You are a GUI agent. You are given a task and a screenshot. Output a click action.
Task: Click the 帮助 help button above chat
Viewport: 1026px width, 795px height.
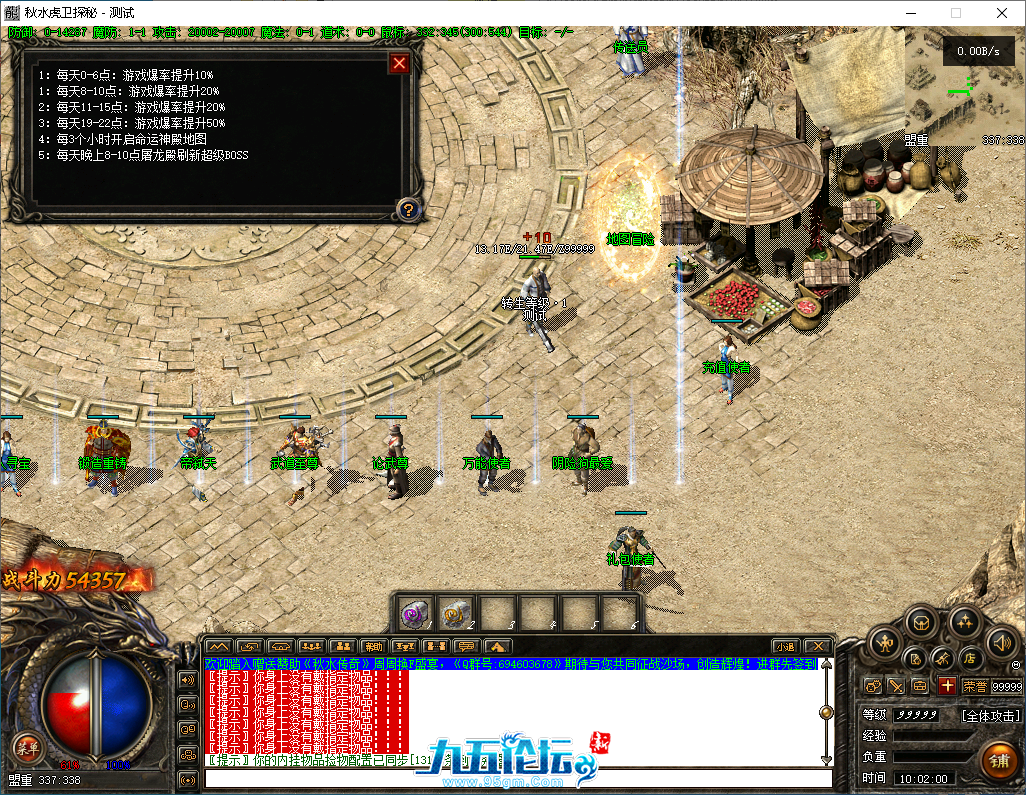click(x=373, y=646)
